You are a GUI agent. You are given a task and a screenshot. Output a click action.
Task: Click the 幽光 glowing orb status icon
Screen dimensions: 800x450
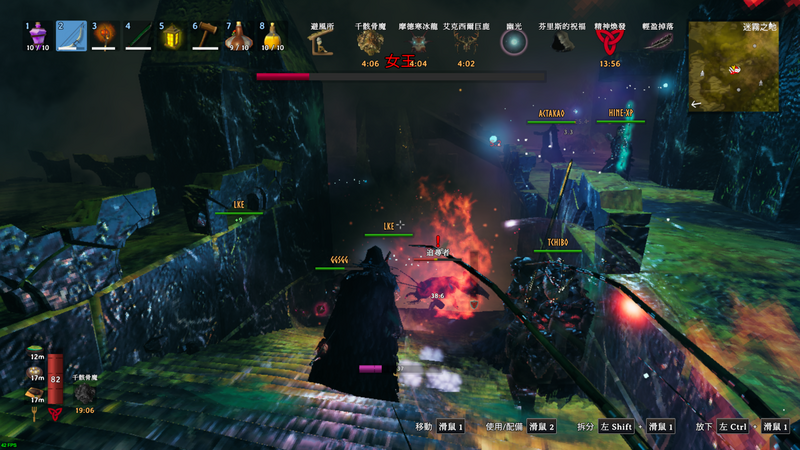click(514, 42)
